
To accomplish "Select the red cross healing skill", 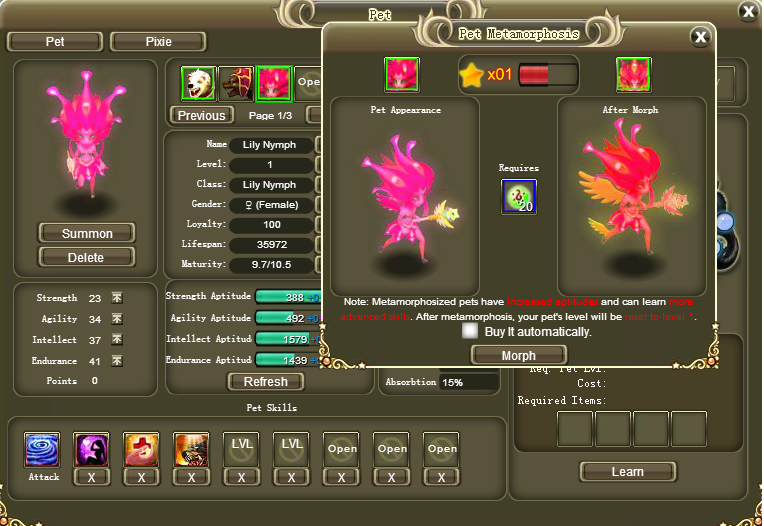I will point(141,449).
